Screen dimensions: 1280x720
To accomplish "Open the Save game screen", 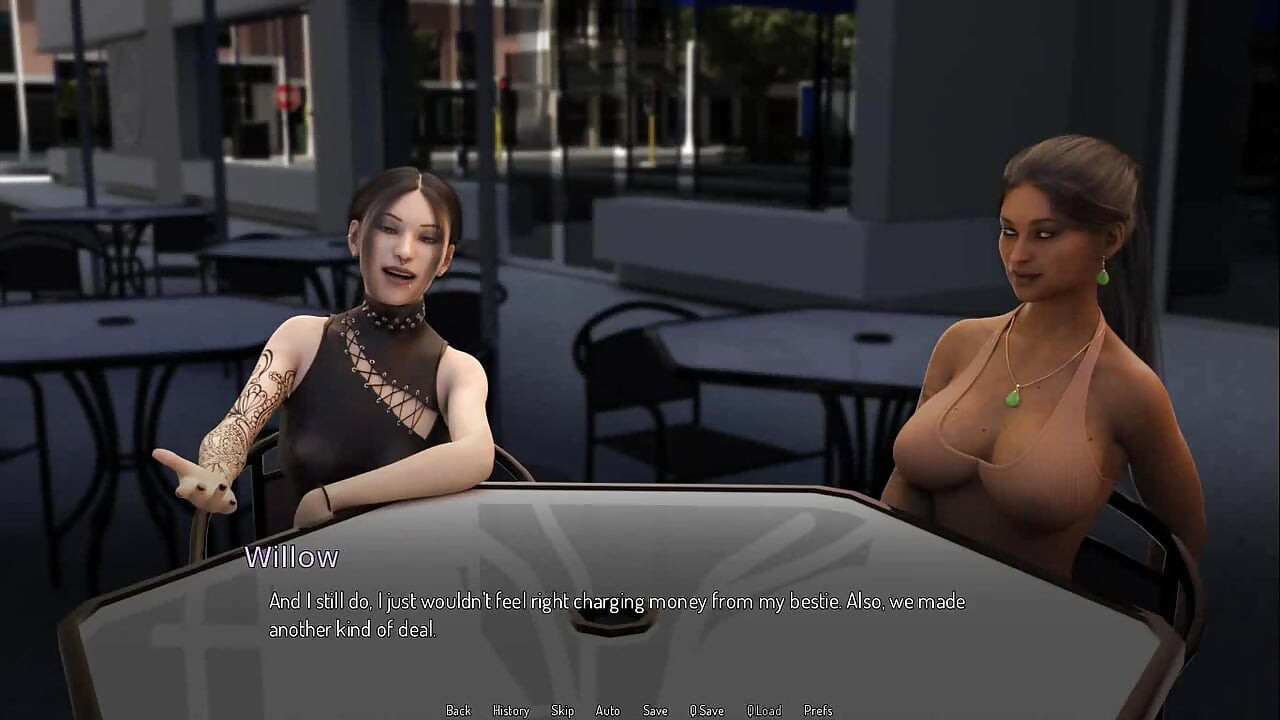I will tap(655, 710).
